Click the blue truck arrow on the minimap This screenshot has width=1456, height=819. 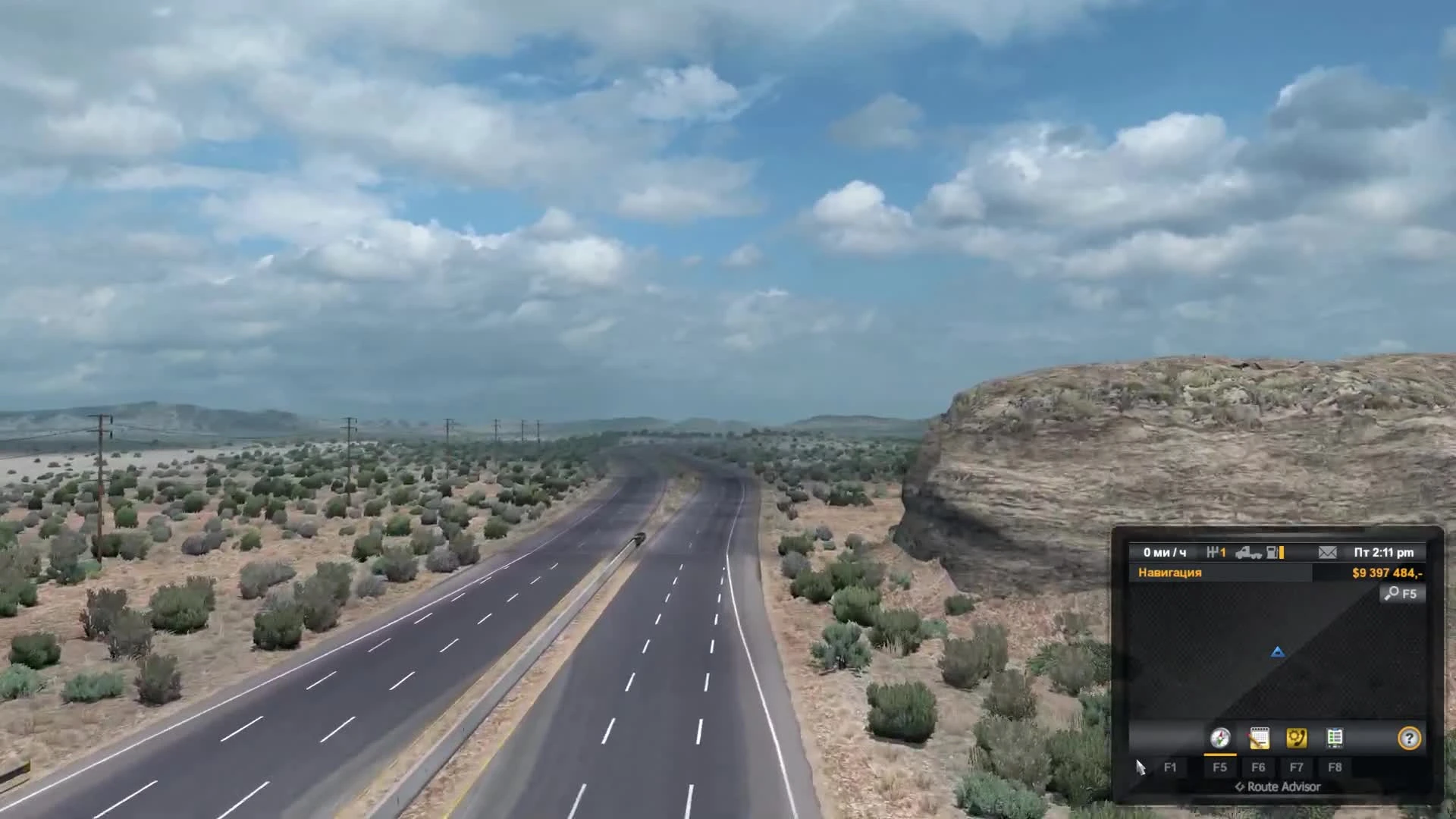[x=1278, y=652]
